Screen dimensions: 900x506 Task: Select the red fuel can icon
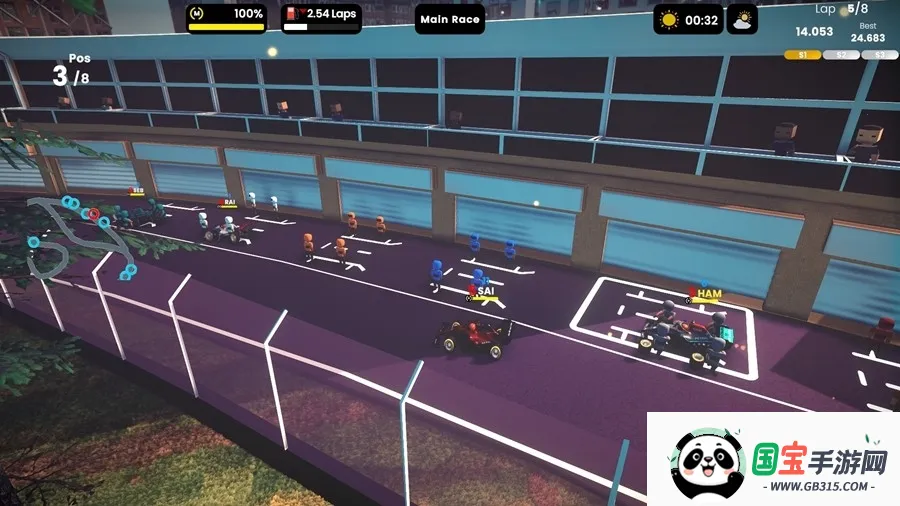[x=292, y=14]
